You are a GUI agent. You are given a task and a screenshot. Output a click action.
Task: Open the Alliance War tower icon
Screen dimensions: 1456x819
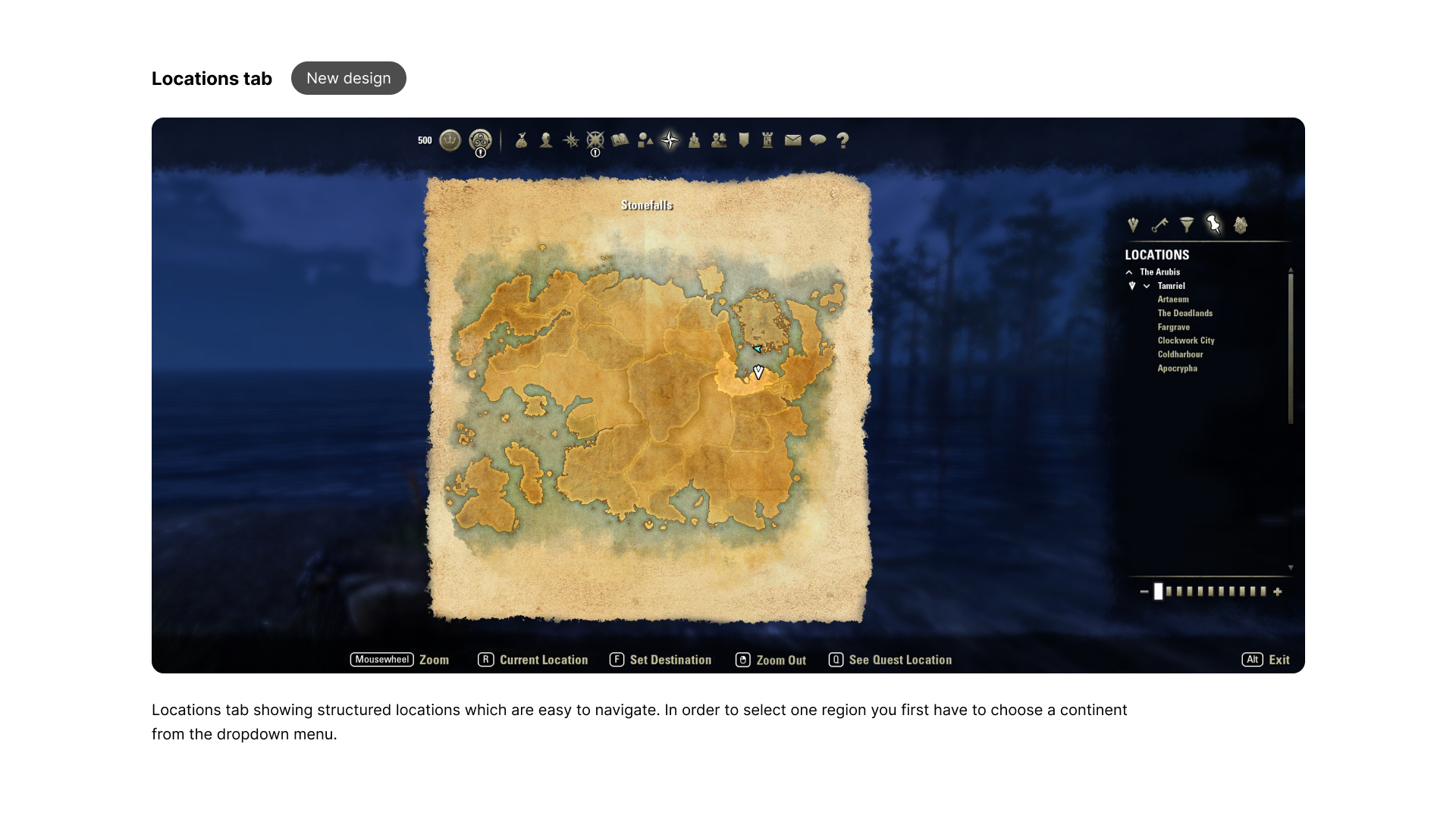click(x=767, y=140)
